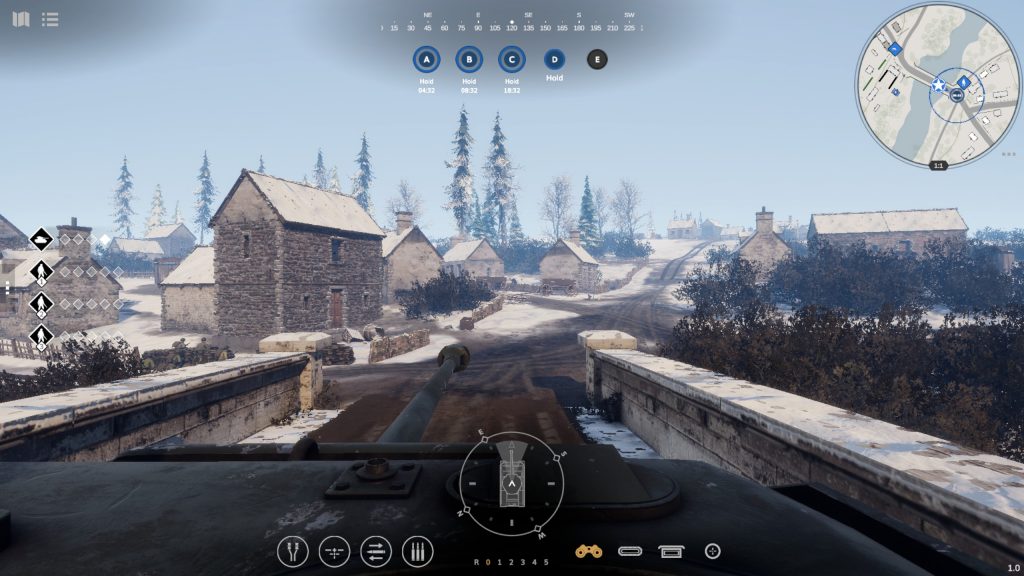Click the circular minimap
Viewport: 1024px width, 576px height.
tap(937, 84)
